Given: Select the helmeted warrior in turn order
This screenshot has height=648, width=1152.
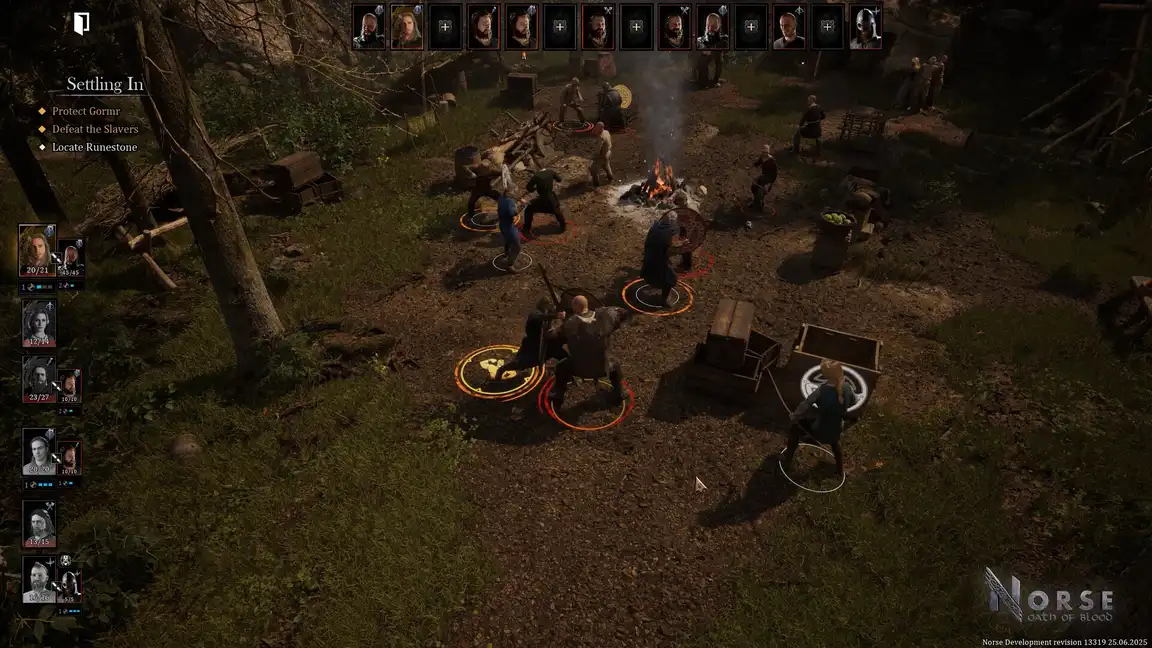Looking at the screenshot, I should coord(865,28).
